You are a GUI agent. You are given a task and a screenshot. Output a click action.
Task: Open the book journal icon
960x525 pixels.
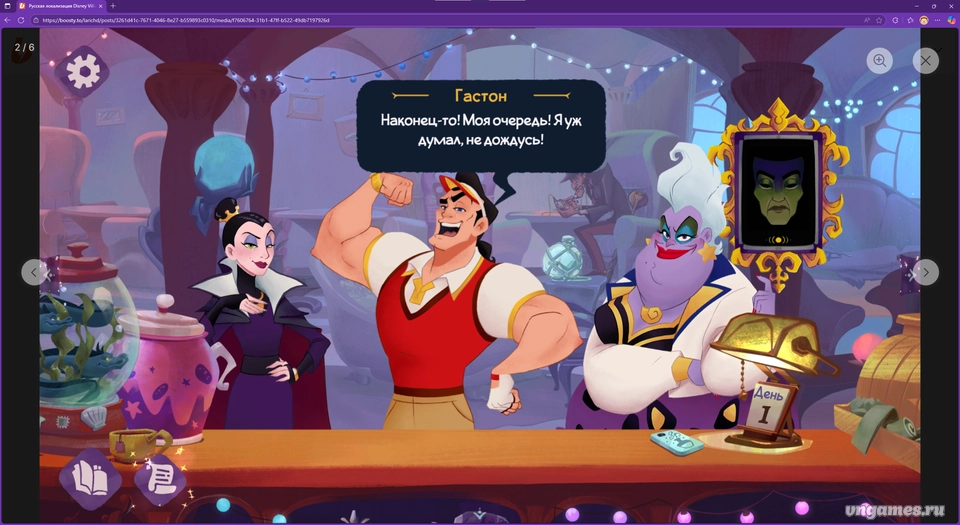click(91, 479)
